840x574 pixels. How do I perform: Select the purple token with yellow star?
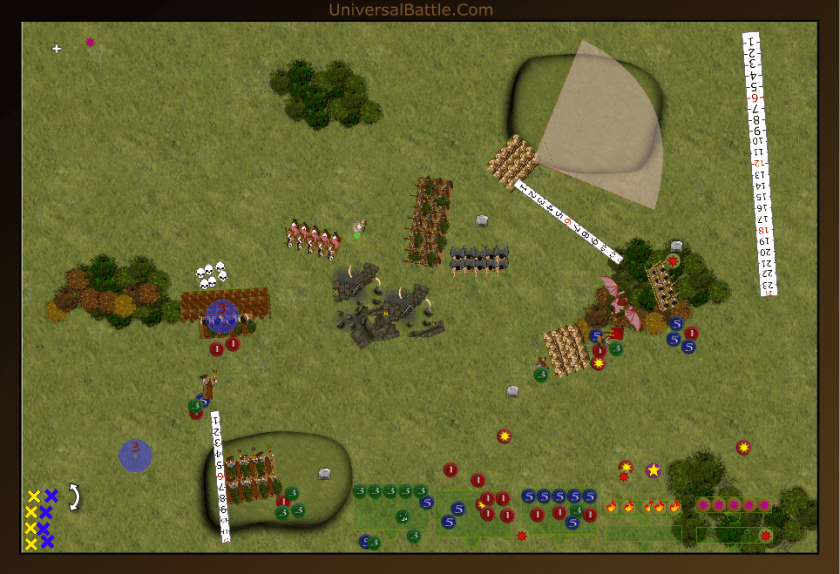653,470
